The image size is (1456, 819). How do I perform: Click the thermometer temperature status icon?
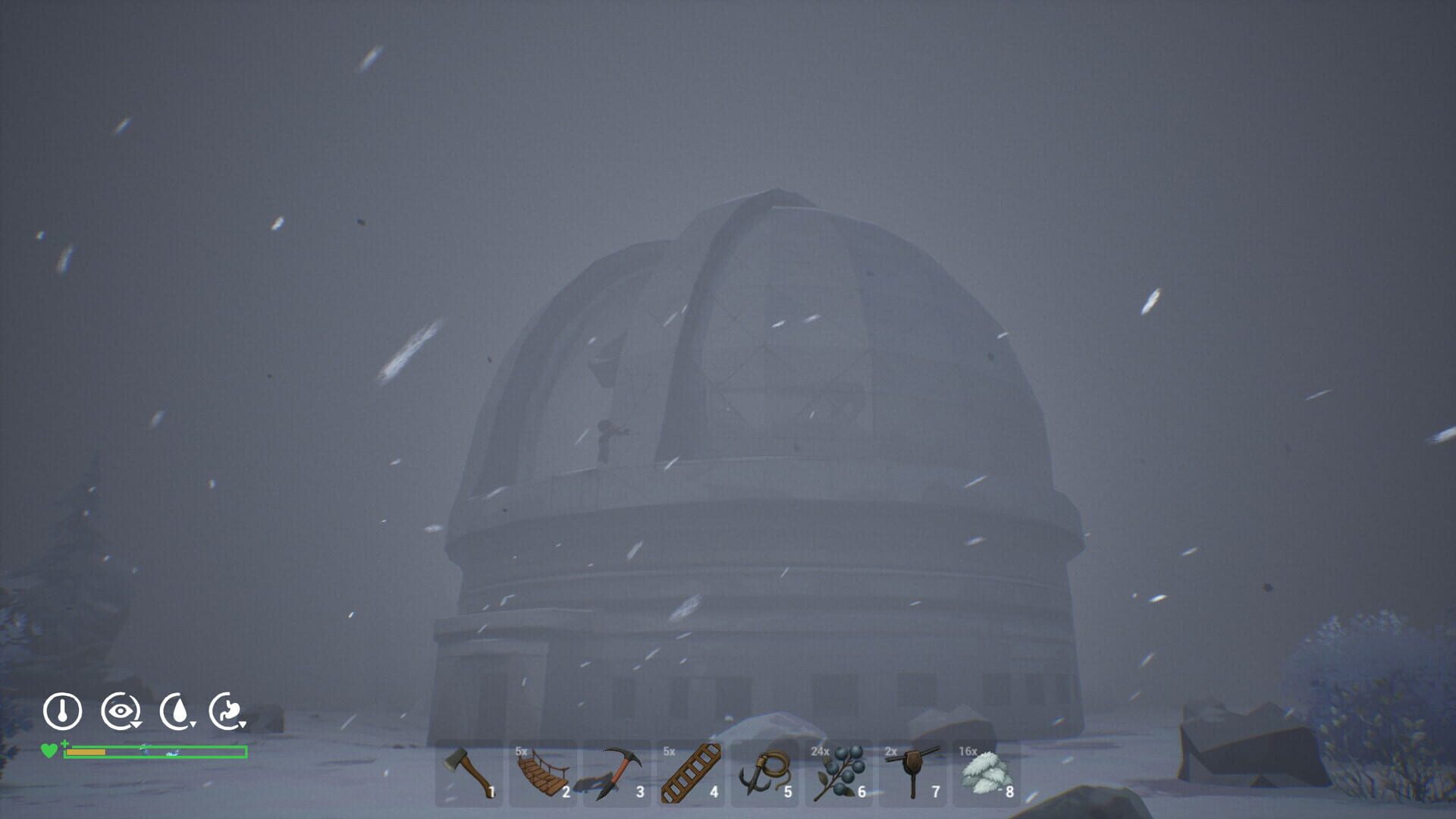[63, 713]
